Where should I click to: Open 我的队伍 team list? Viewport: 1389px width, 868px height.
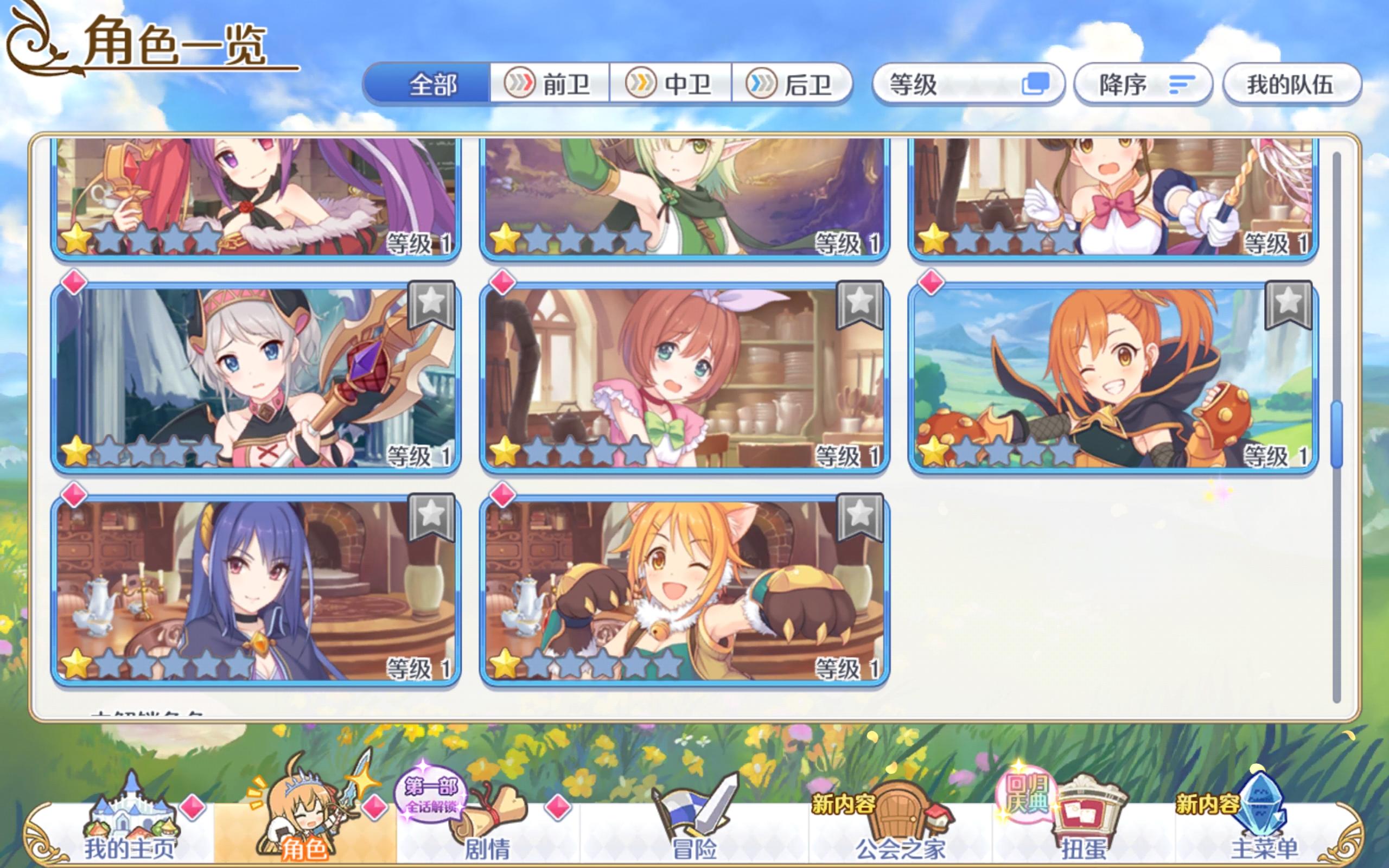1291,82
